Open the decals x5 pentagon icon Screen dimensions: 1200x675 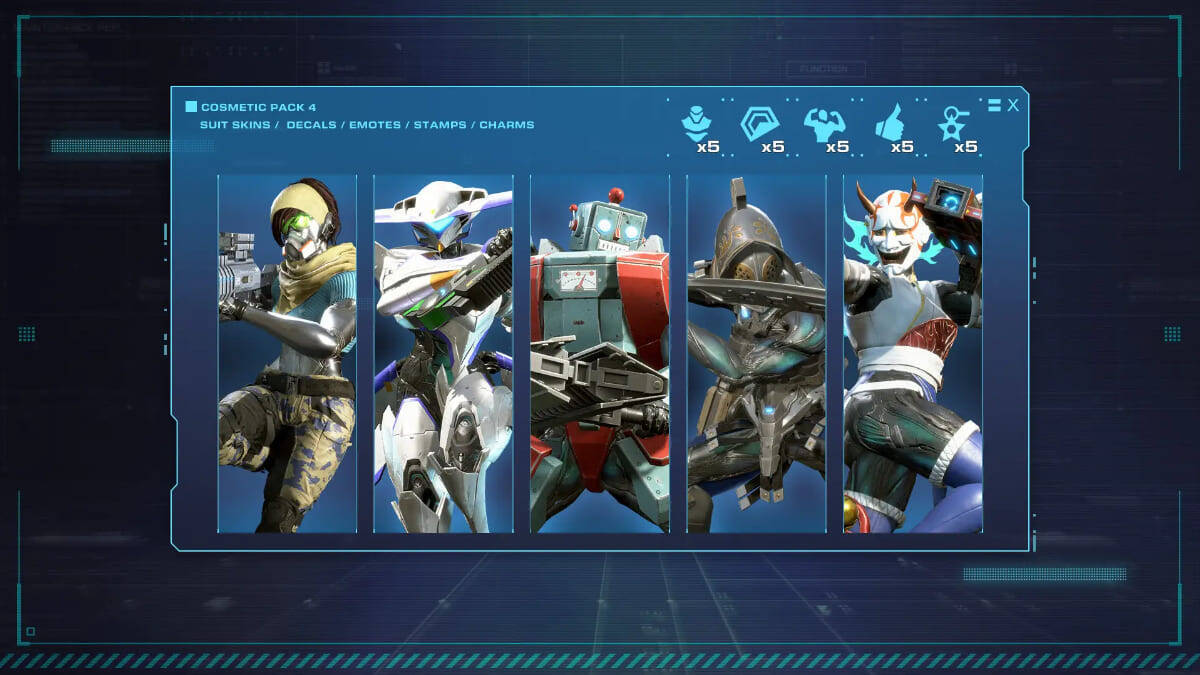[759, 124]
